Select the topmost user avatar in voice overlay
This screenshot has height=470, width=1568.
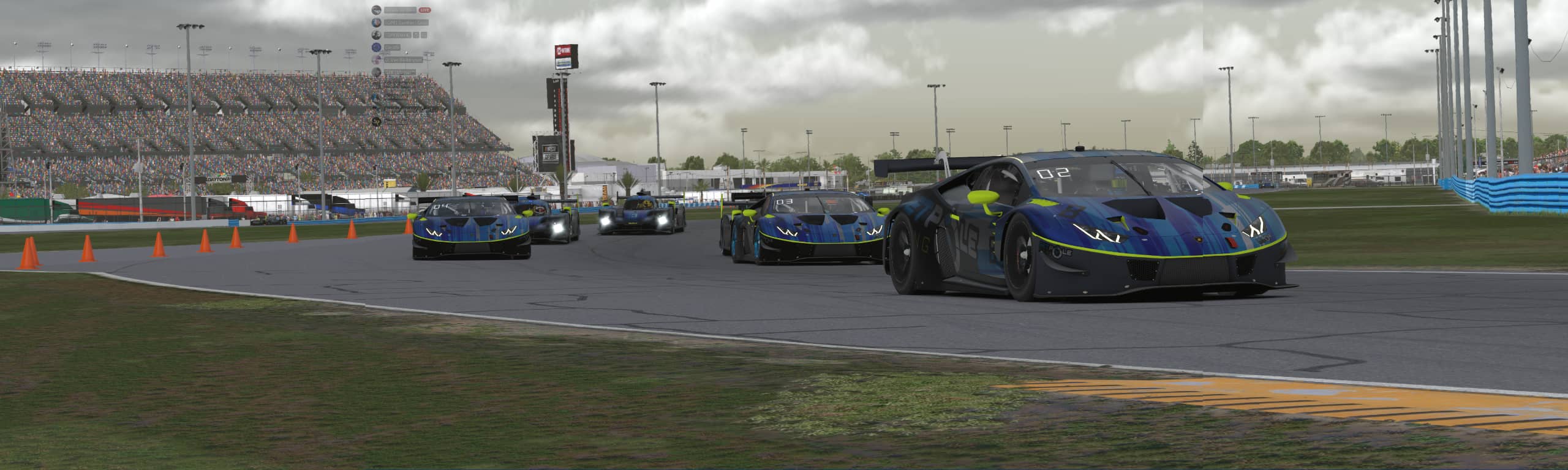[x=377, y=10]
